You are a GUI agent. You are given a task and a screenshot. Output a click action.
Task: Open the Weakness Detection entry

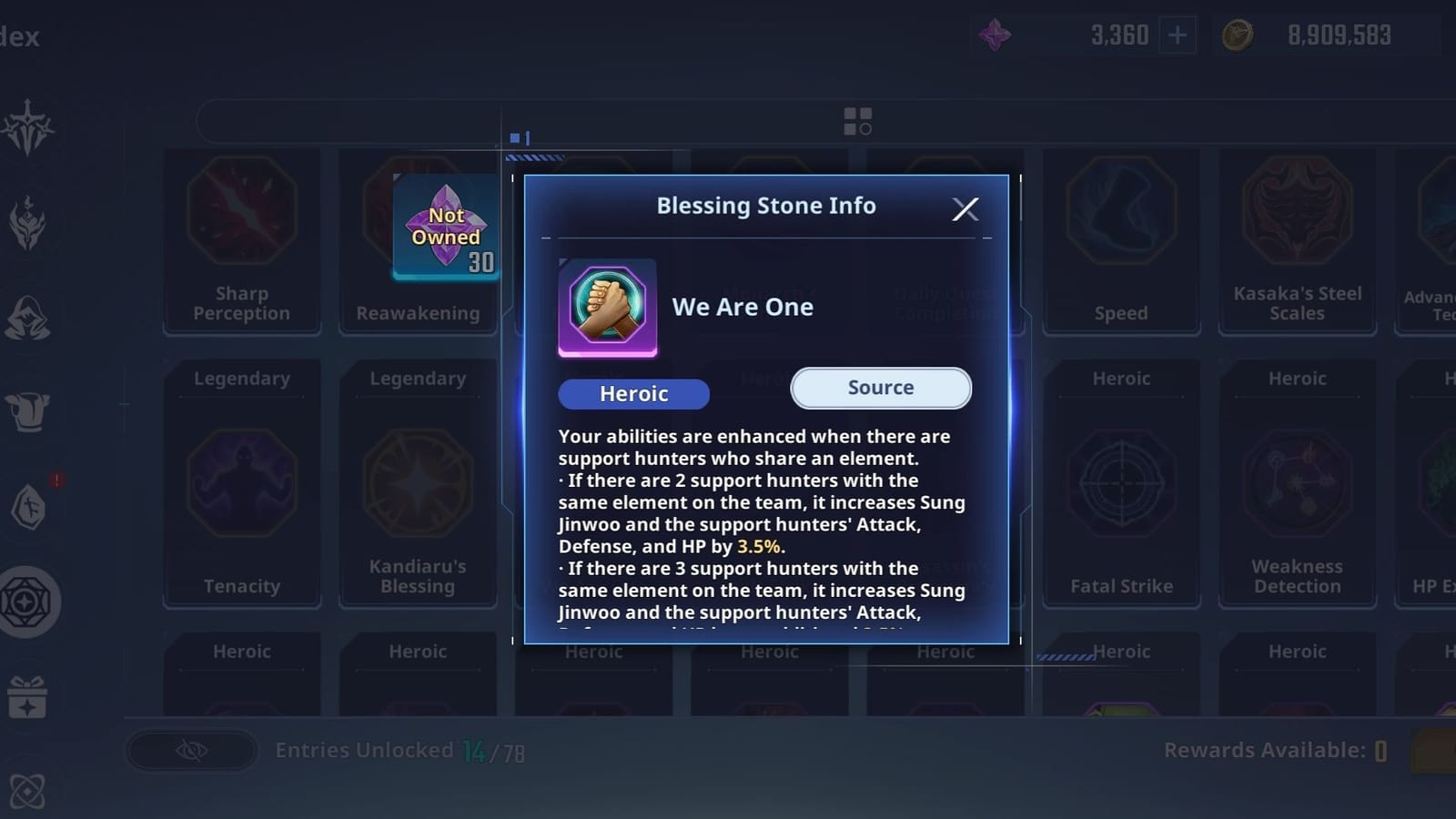point(1296,482)
